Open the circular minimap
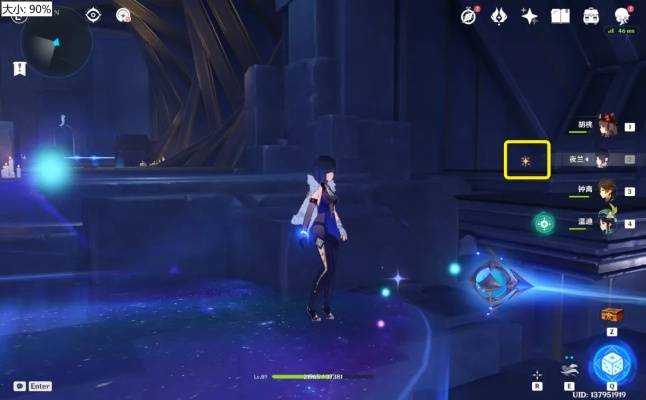 [55, 42]
